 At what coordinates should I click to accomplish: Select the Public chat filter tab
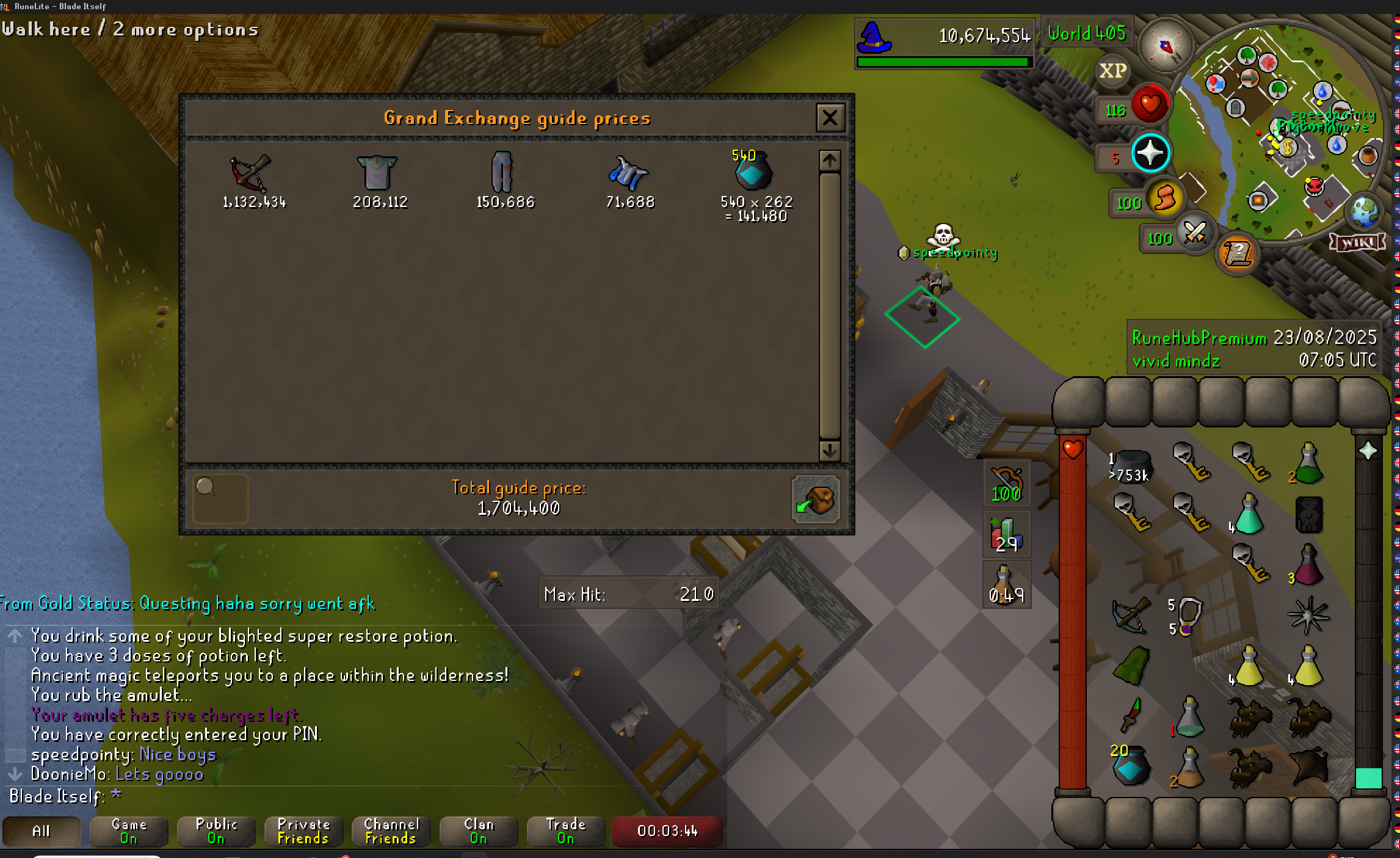click(x=216, y=831)
